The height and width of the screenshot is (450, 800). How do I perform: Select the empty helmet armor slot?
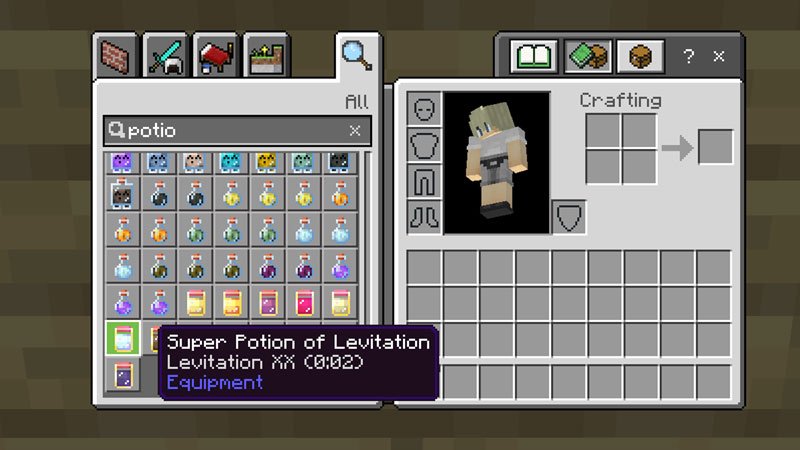point(424,109)
